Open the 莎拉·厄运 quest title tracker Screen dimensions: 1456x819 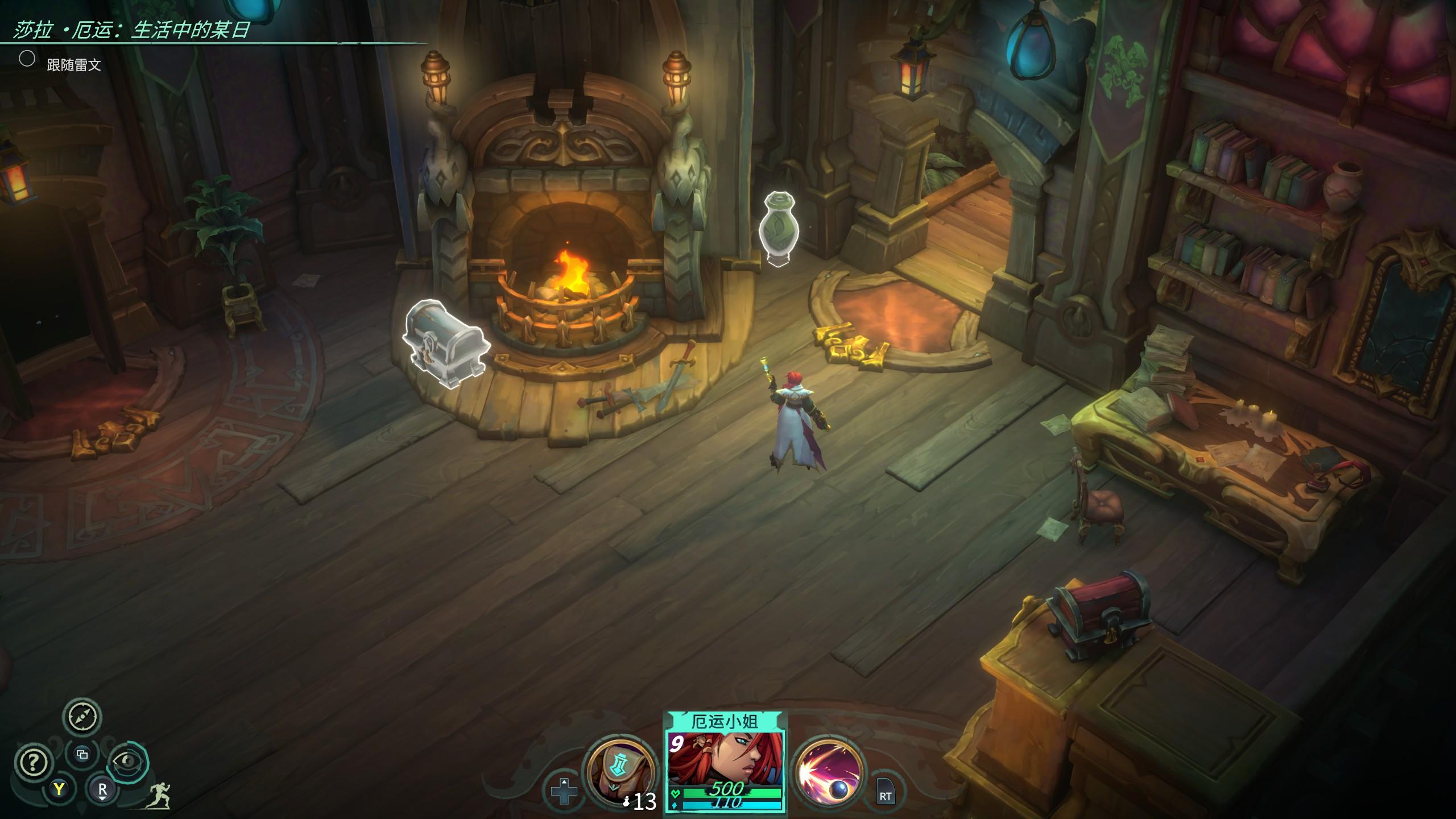(x=131, y=30)
